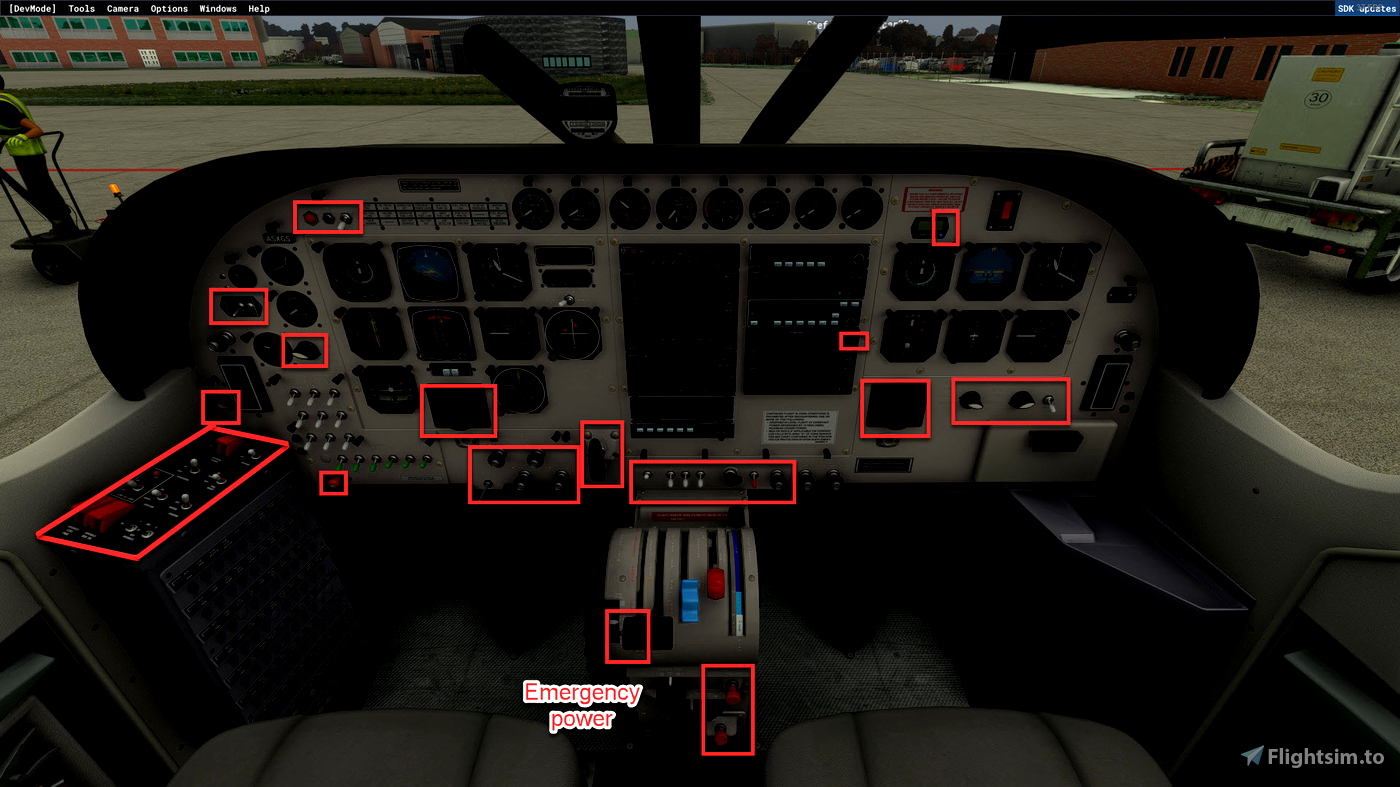Click the SDK updates button in the top-right corner
This screenshot has height=787, width=1400.
(x=1365, y=8)
